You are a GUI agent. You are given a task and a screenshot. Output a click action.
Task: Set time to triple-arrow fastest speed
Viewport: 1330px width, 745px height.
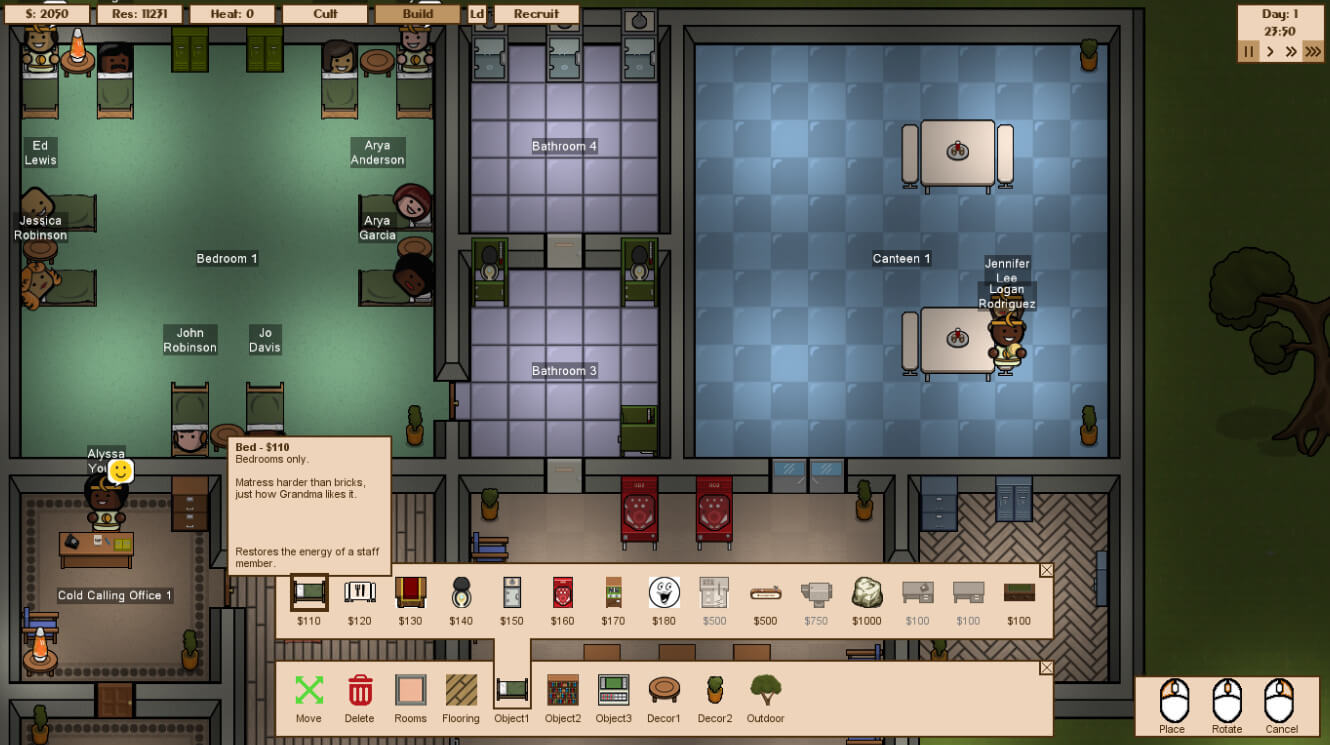pyautogui.click(x=1313, y=51)
